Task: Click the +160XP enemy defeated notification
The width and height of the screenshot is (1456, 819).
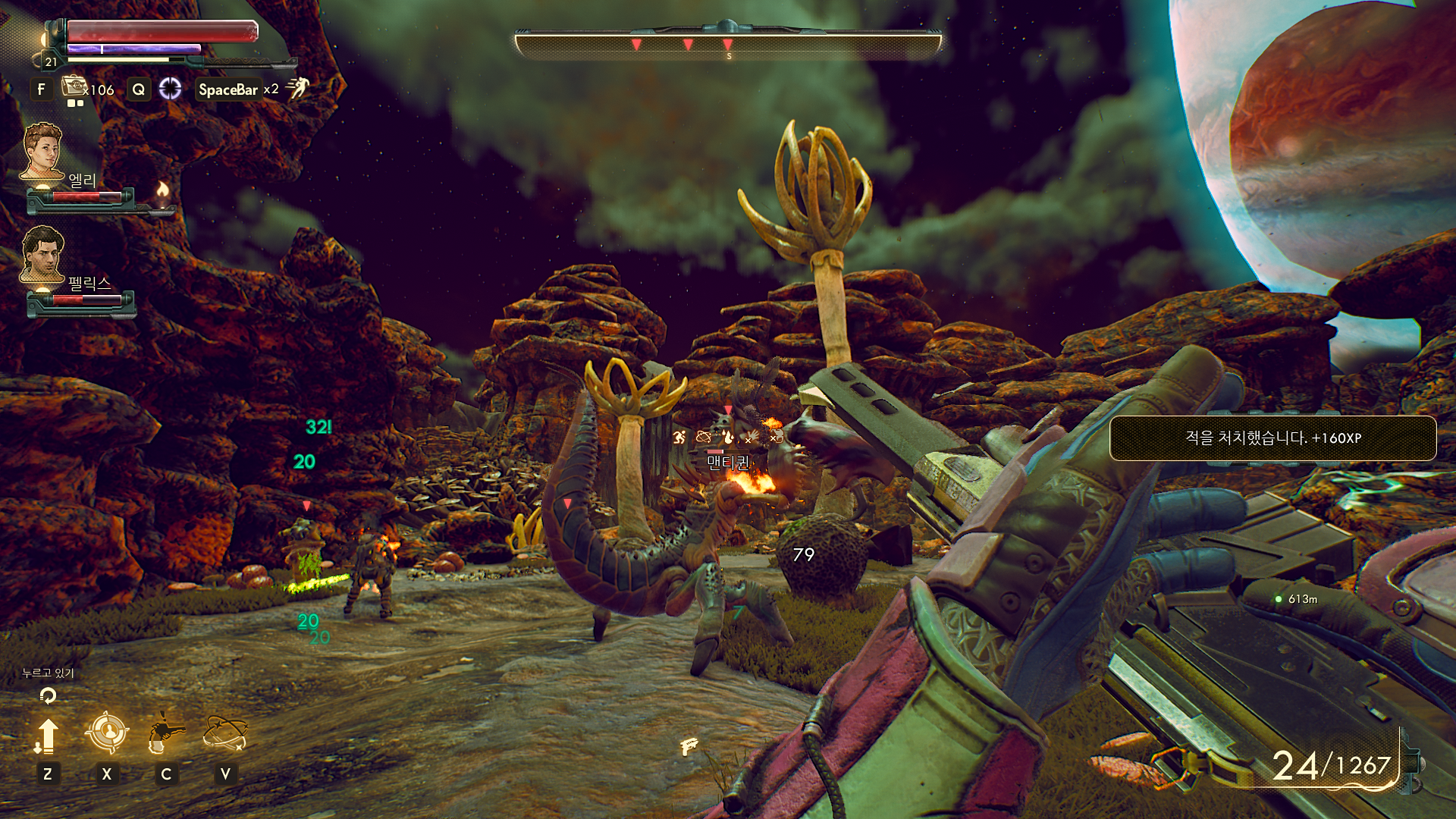Action: click(x=1272, y=438)
